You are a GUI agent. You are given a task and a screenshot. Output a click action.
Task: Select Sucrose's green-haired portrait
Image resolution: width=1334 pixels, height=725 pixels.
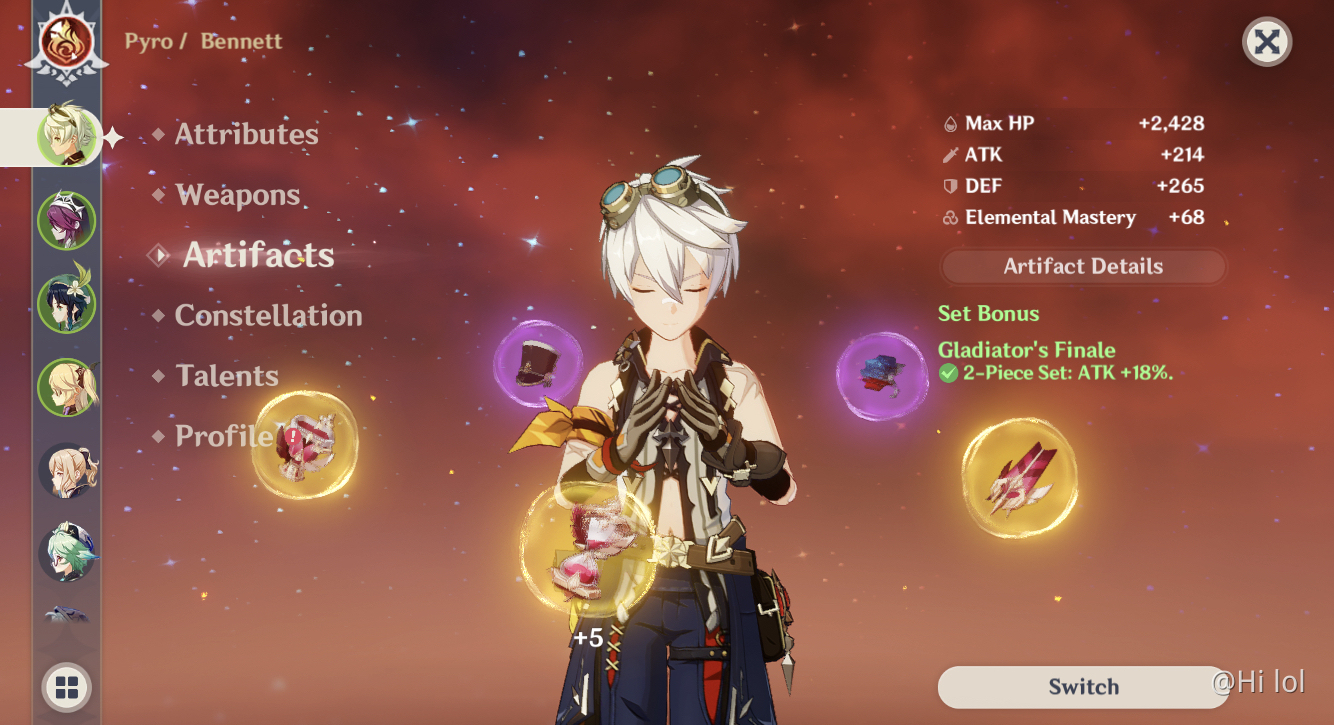click(x=67, y=552)
